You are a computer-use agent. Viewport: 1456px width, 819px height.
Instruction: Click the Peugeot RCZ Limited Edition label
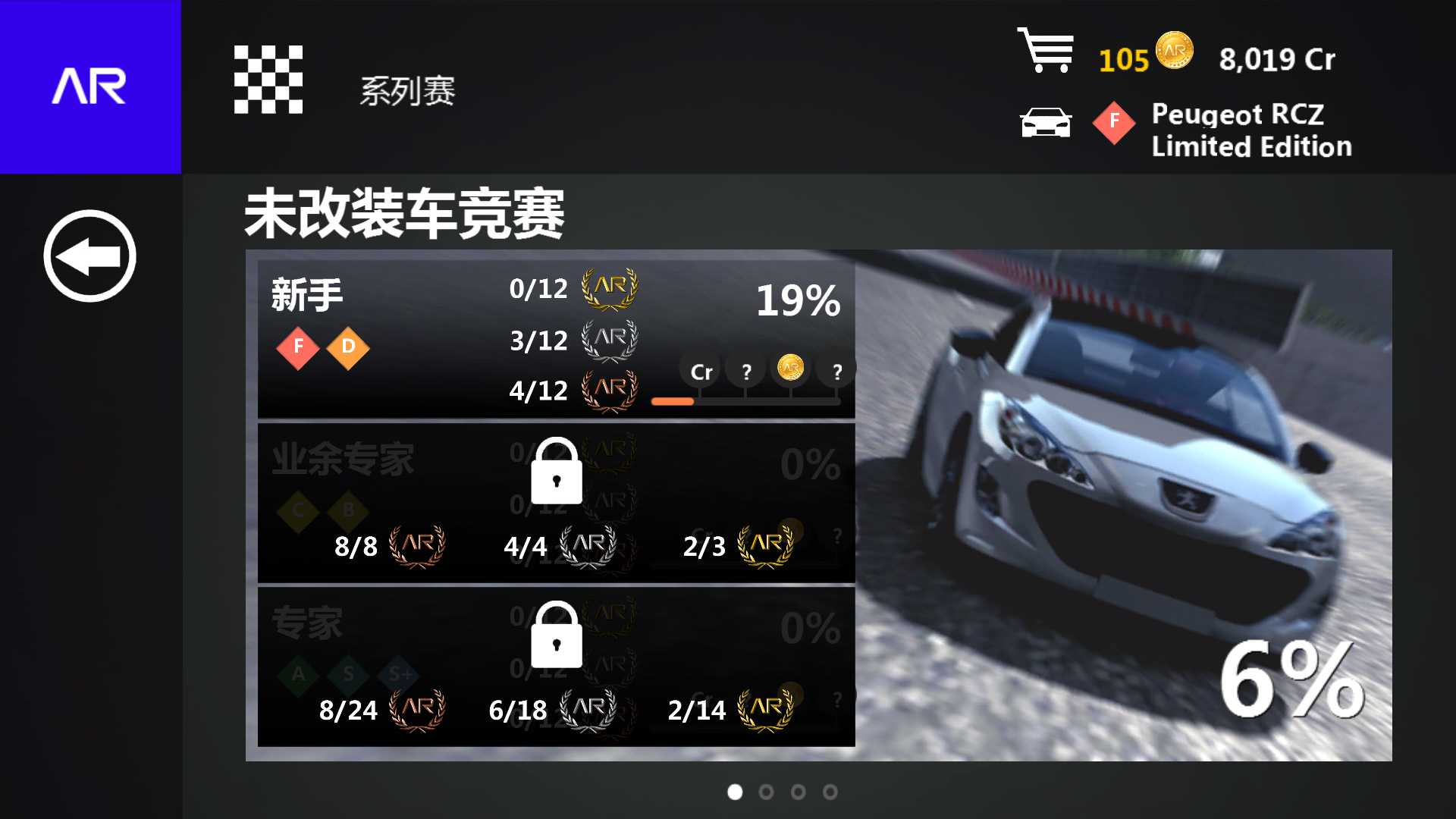tap(1251, 130)
